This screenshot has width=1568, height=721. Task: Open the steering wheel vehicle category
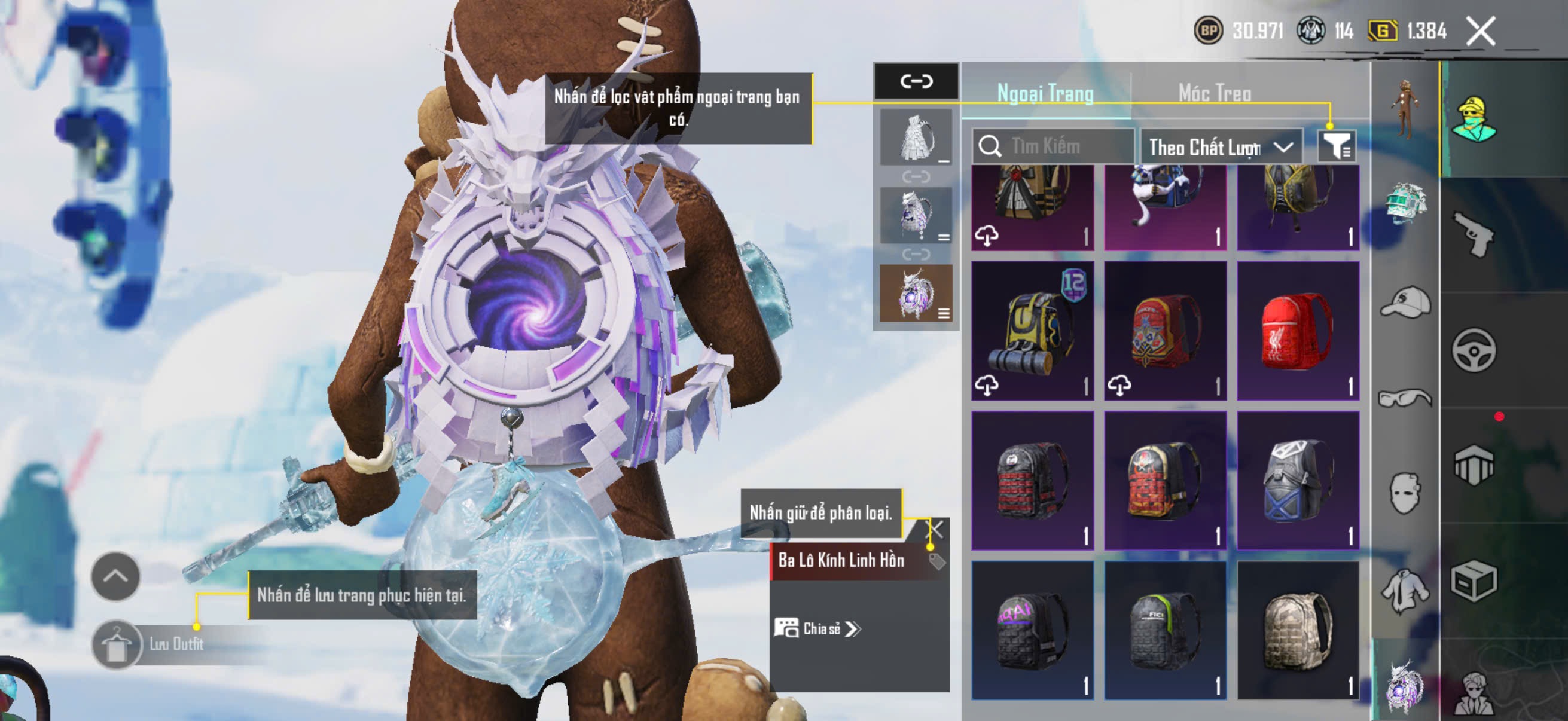pos(1474,350)
